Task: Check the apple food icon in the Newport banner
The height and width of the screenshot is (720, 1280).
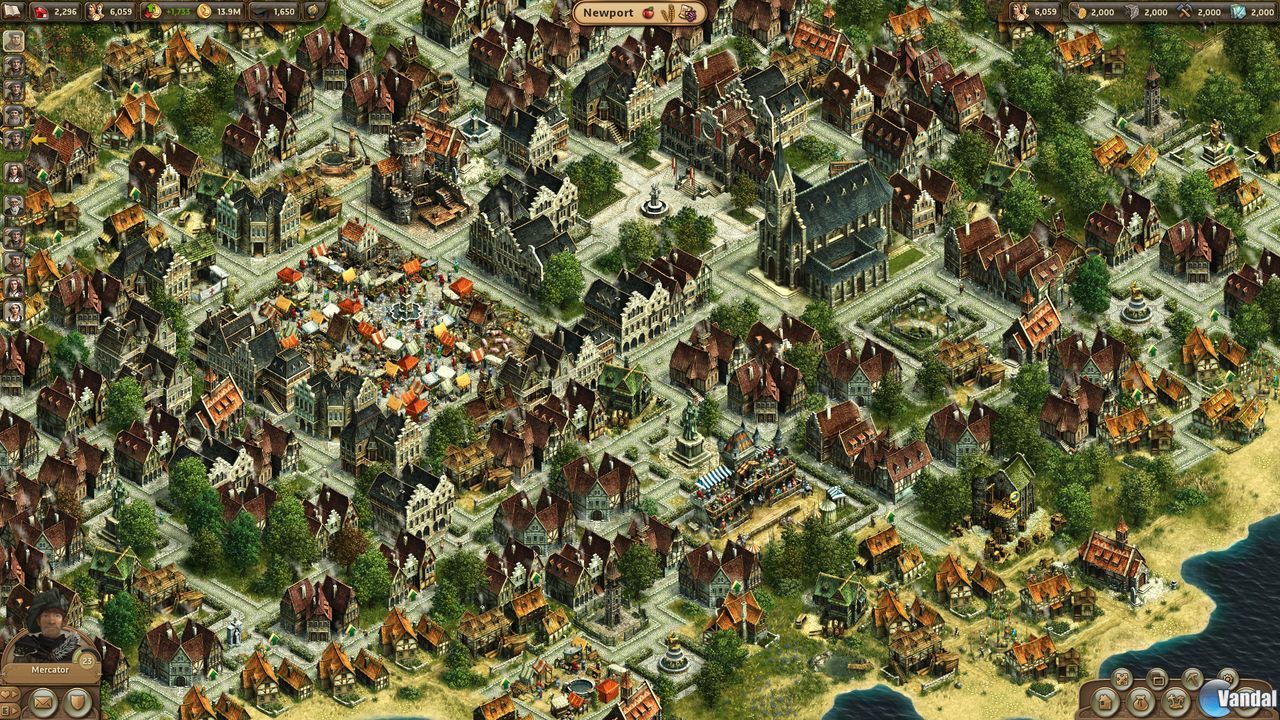Action: point(648,12)
